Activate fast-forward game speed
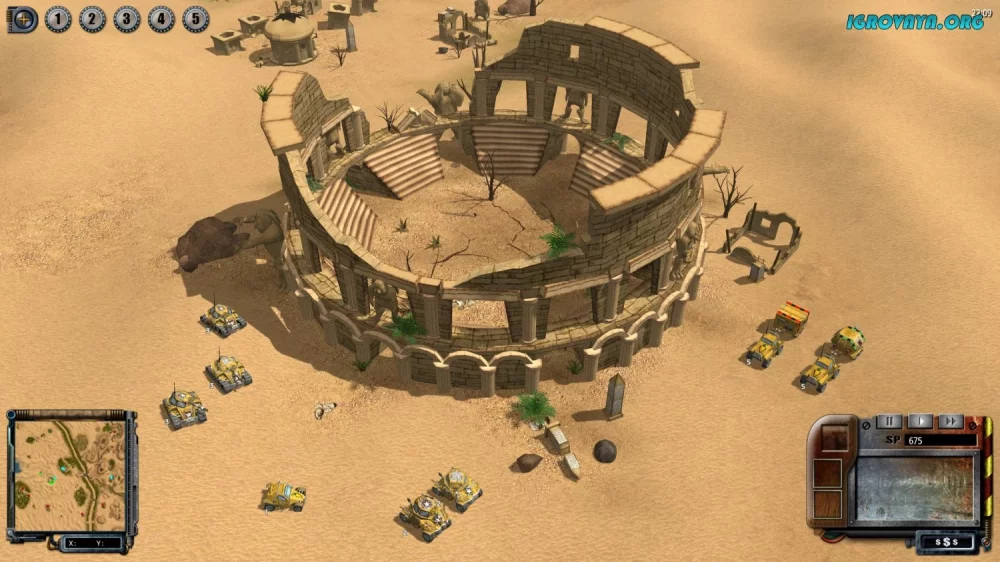Screen dimensions: 1000x562 click(950, 422)
